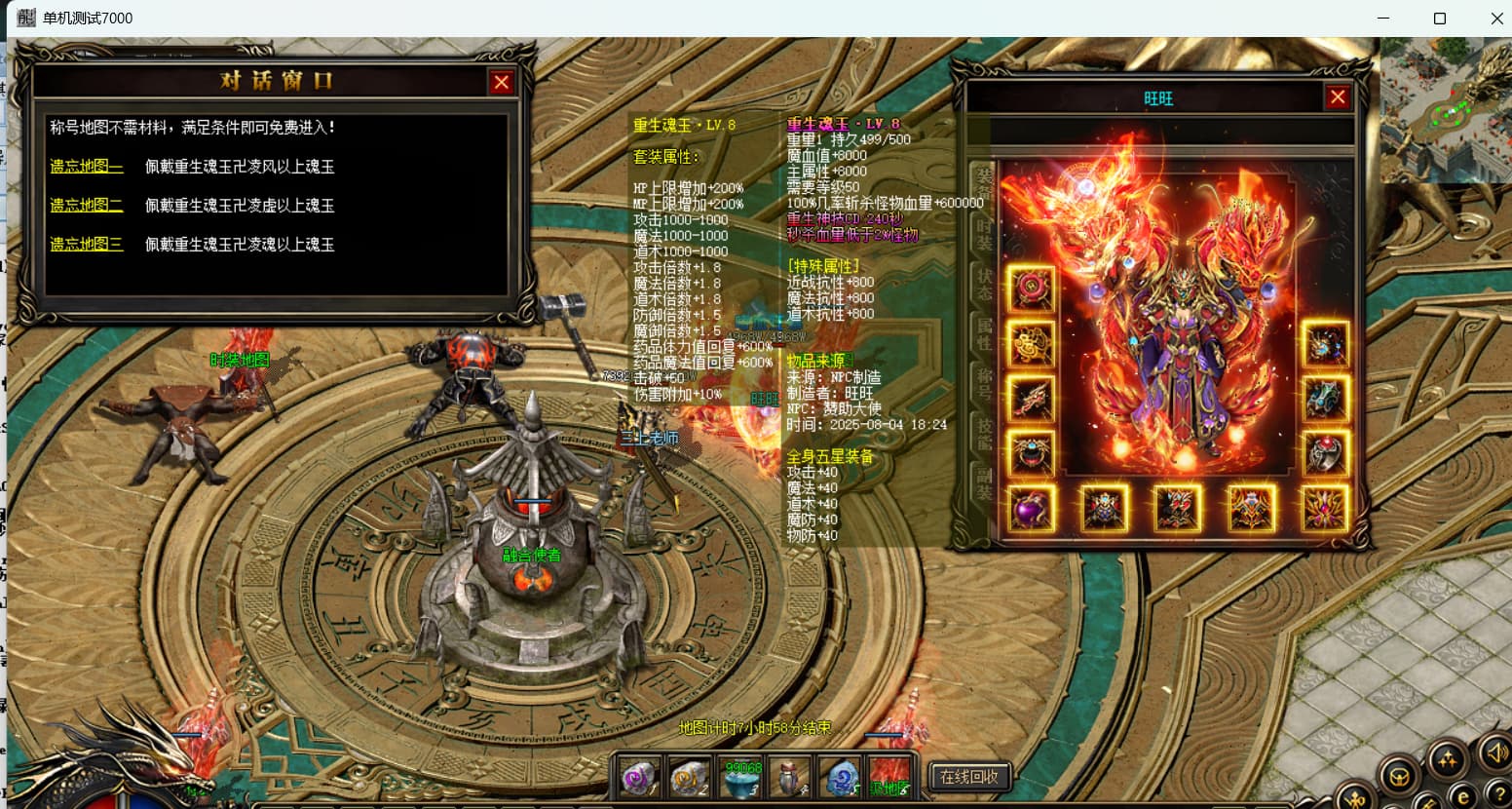The image size is (1512, 809).
Task: Select the red round medallion equipment slot
Action: point(1031,289)
